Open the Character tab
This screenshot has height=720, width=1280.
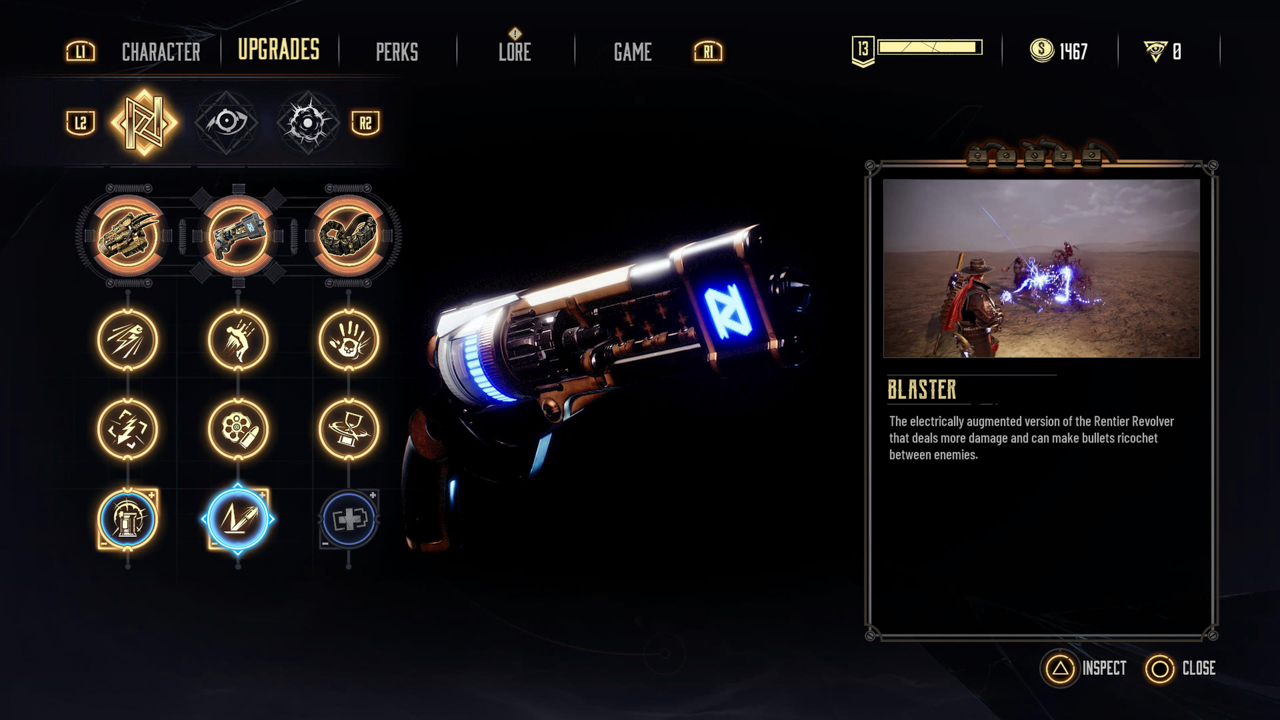(x=160, y=51)
